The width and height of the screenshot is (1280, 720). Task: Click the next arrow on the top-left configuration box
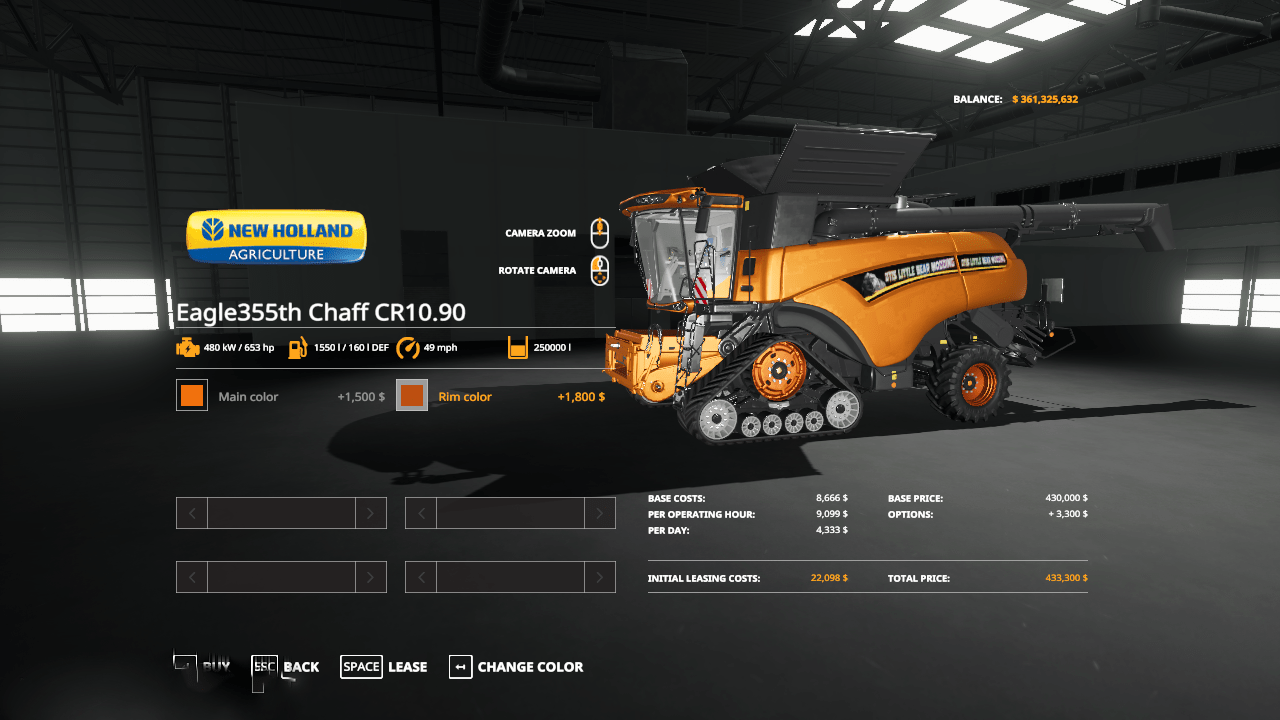coord(370,512)
